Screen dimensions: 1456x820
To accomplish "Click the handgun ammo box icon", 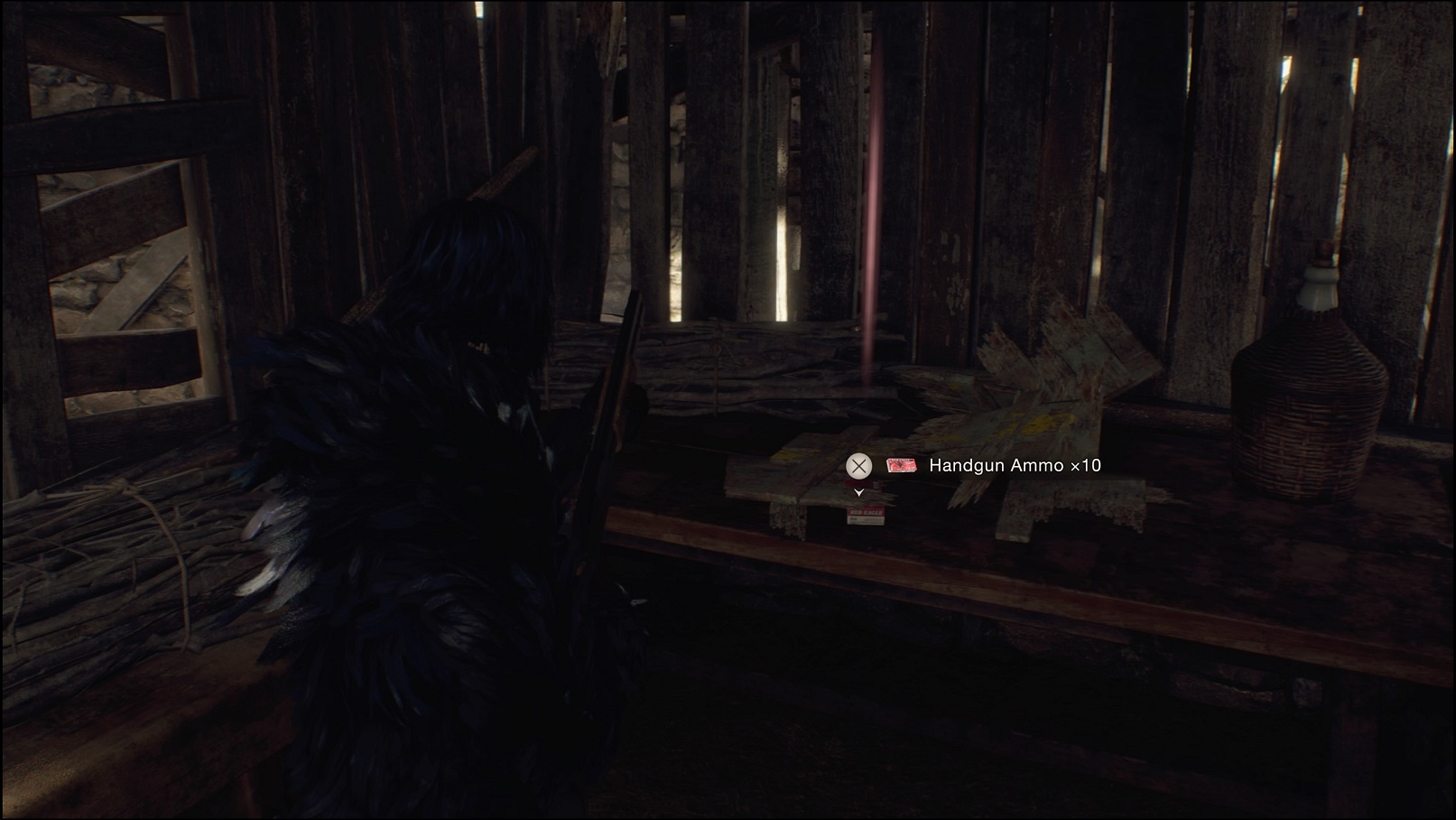I will 903,465.
